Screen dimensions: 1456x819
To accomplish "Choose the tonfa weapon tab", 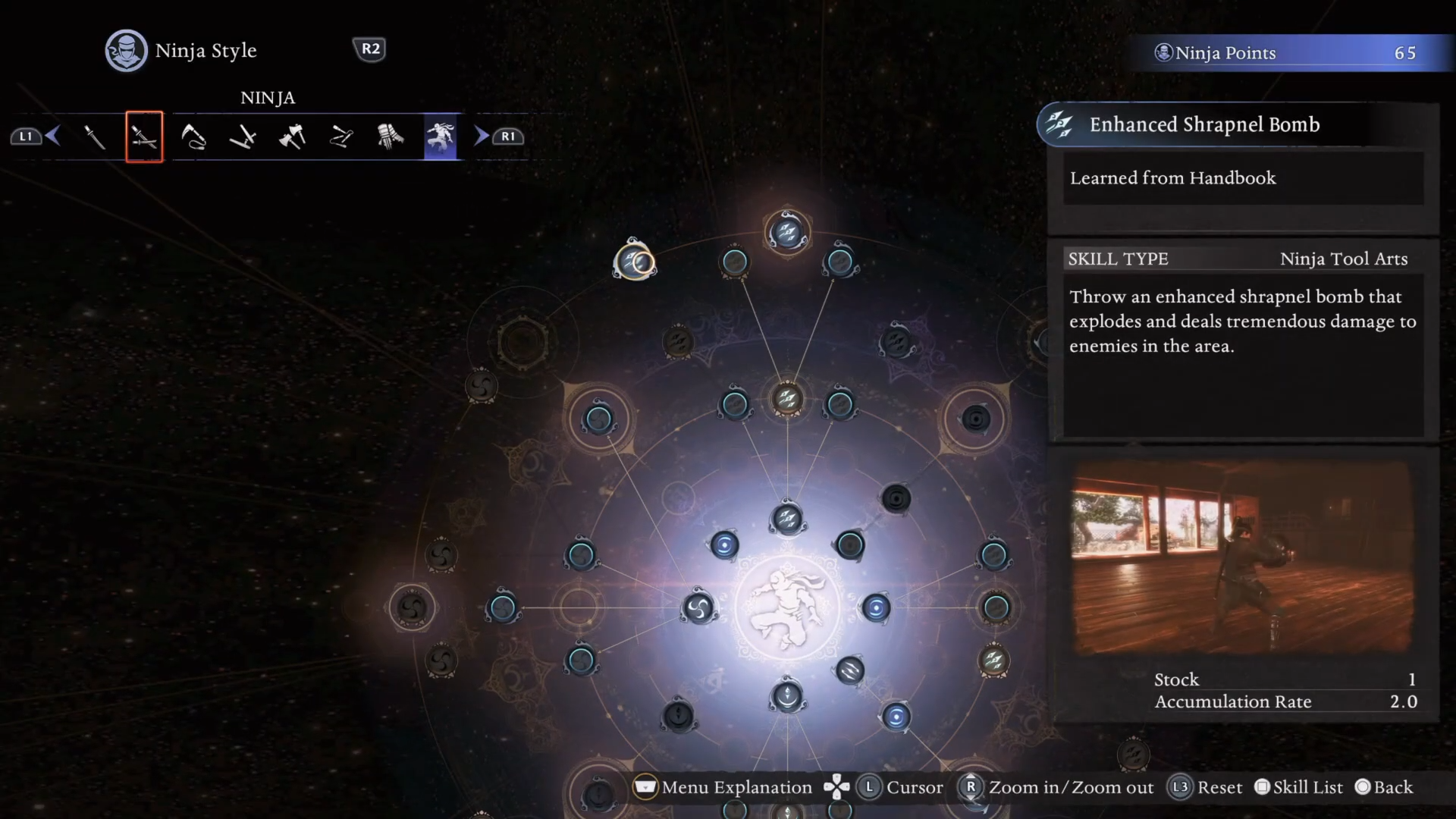I will (x=243, y=137).
